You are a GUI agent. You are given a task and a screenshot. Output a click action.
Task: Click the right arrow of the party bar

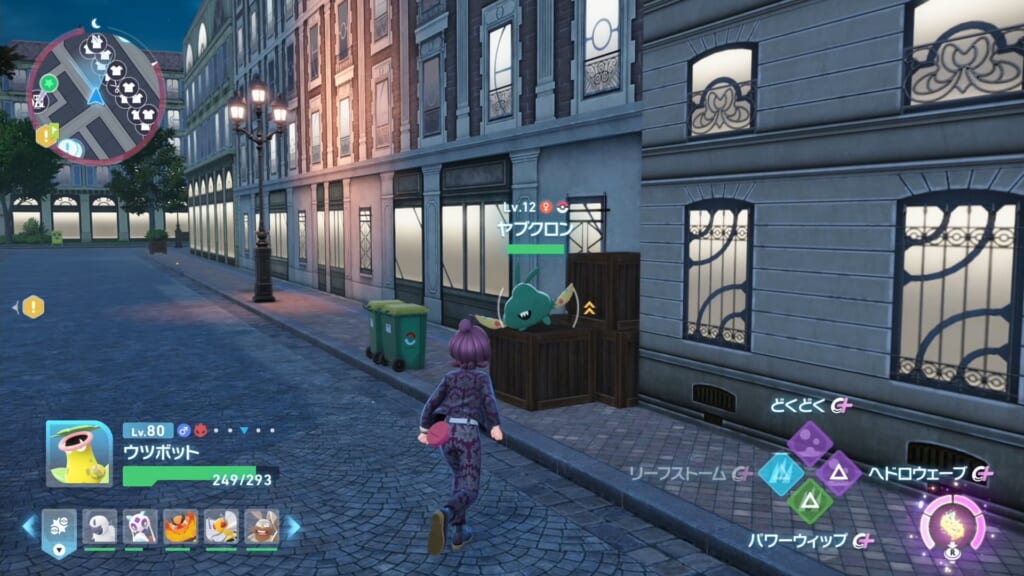click(293, 526)
